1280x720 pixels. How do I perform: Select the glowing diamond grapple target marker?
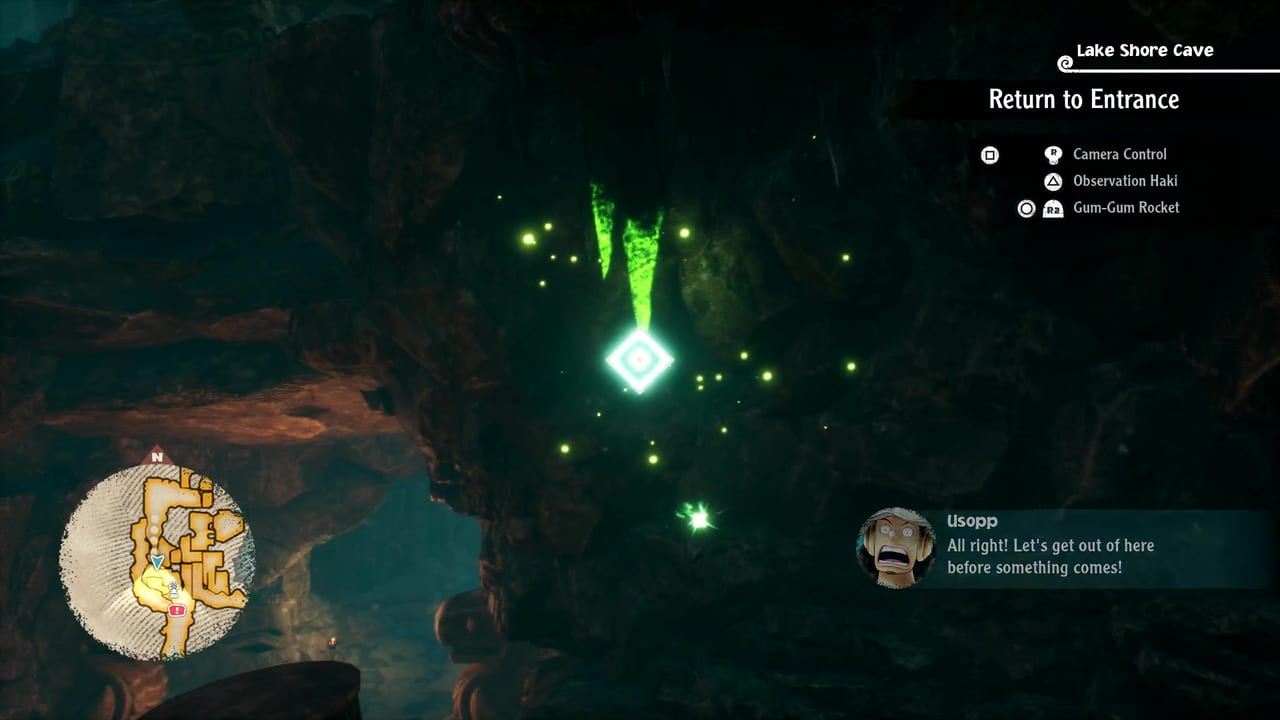click(639, 360)
